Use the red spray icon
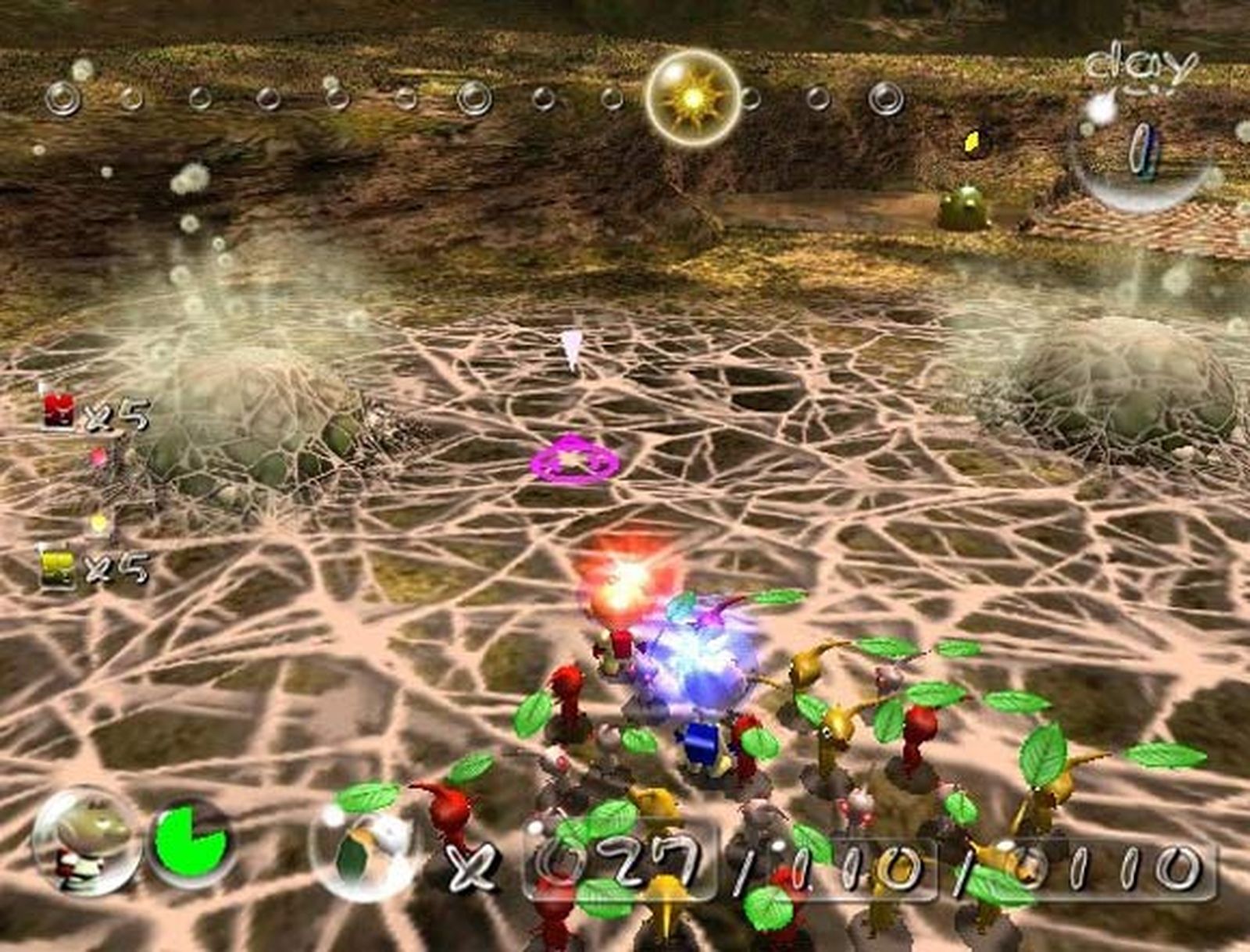1250x952 pixels. (x=59, y=411)
